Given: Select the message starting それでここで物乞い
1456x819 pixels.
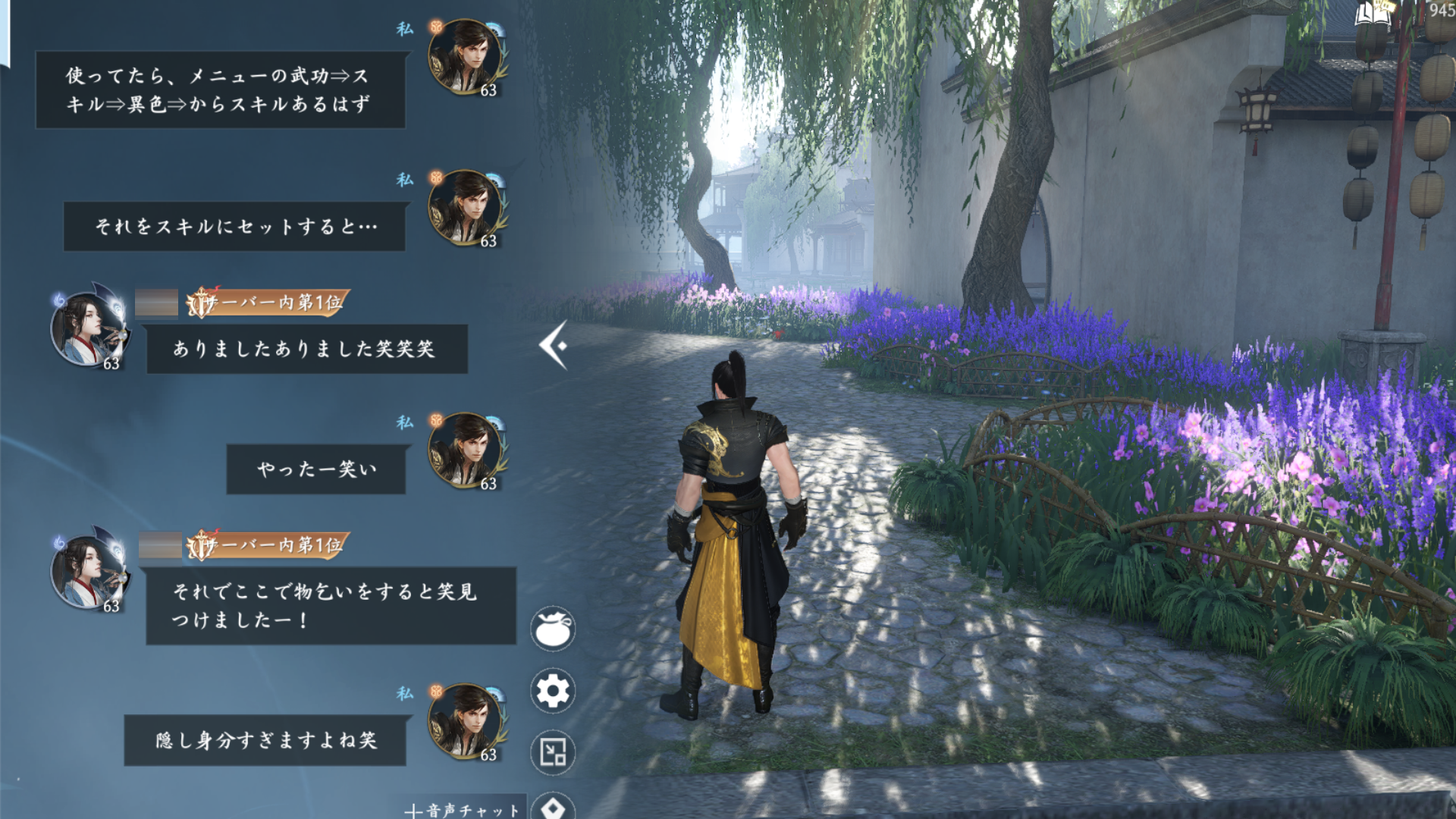Looking at the screenshot, I should pyautogui.click(x=331, y=605).
